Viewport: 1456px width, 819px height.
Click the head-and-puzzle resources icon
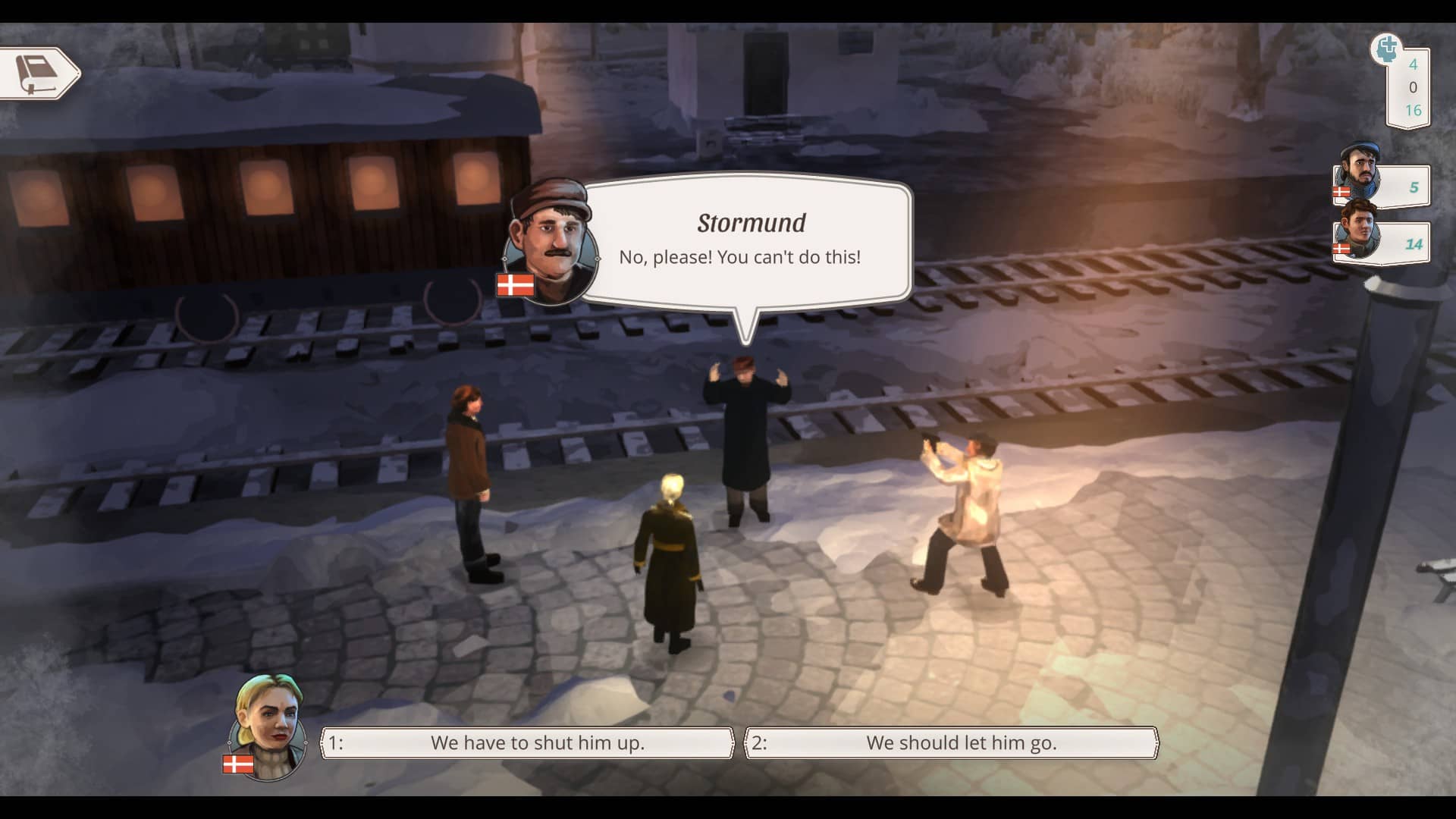(x=1387, y=50)
